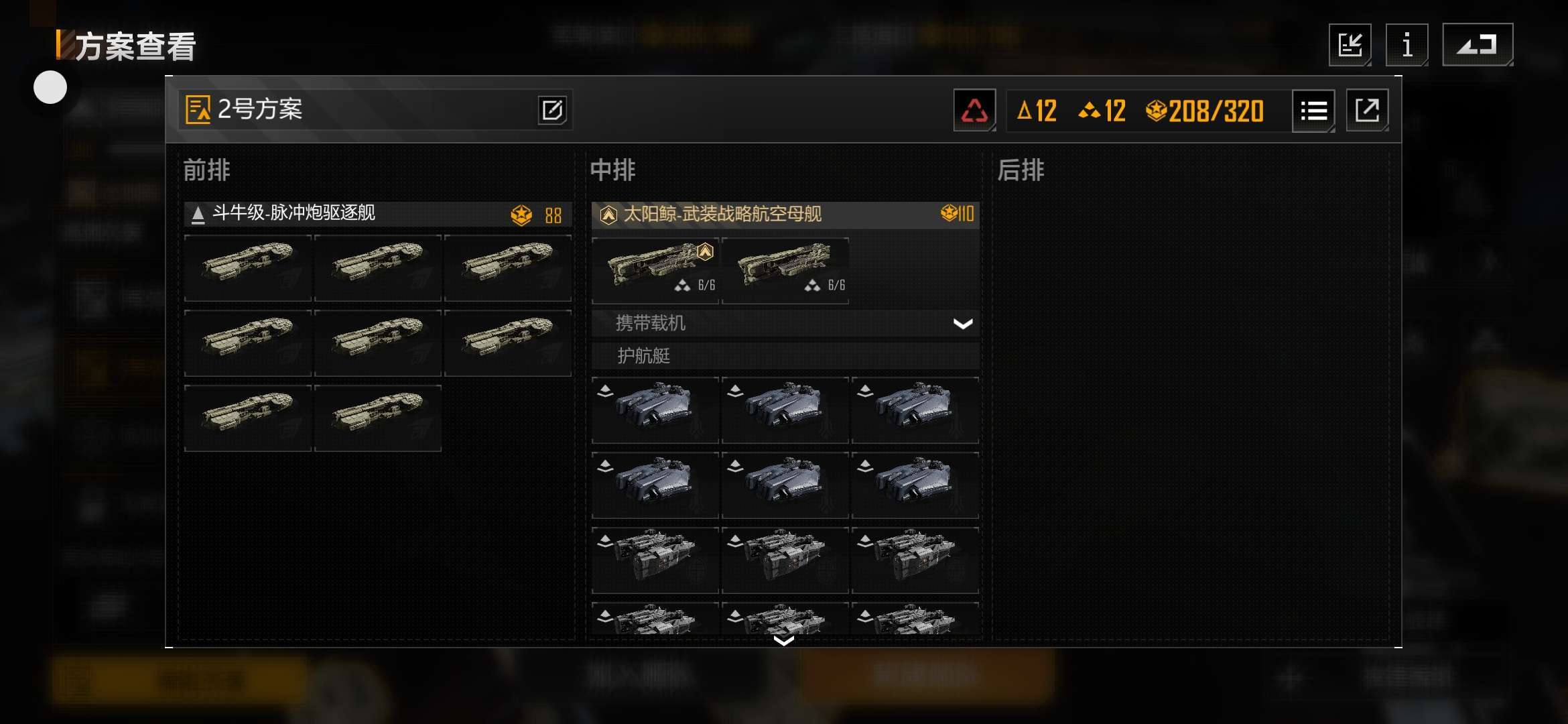The height and width of the screenshot is (724, 1568).
Task: Share the plan via export icon
Action: click(1367, 111)
